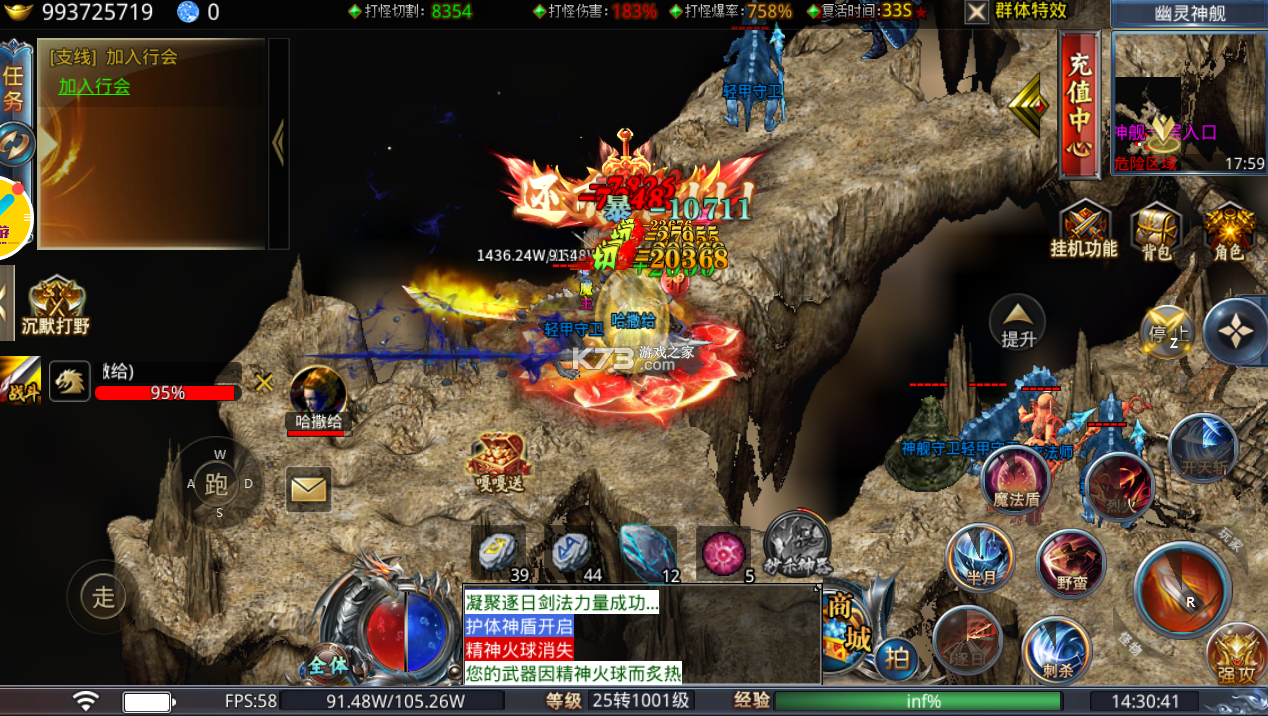This screenshot has height=716, width=1268.
Task: Switch movement to 走 walk mode
Action: coord(104,597)
